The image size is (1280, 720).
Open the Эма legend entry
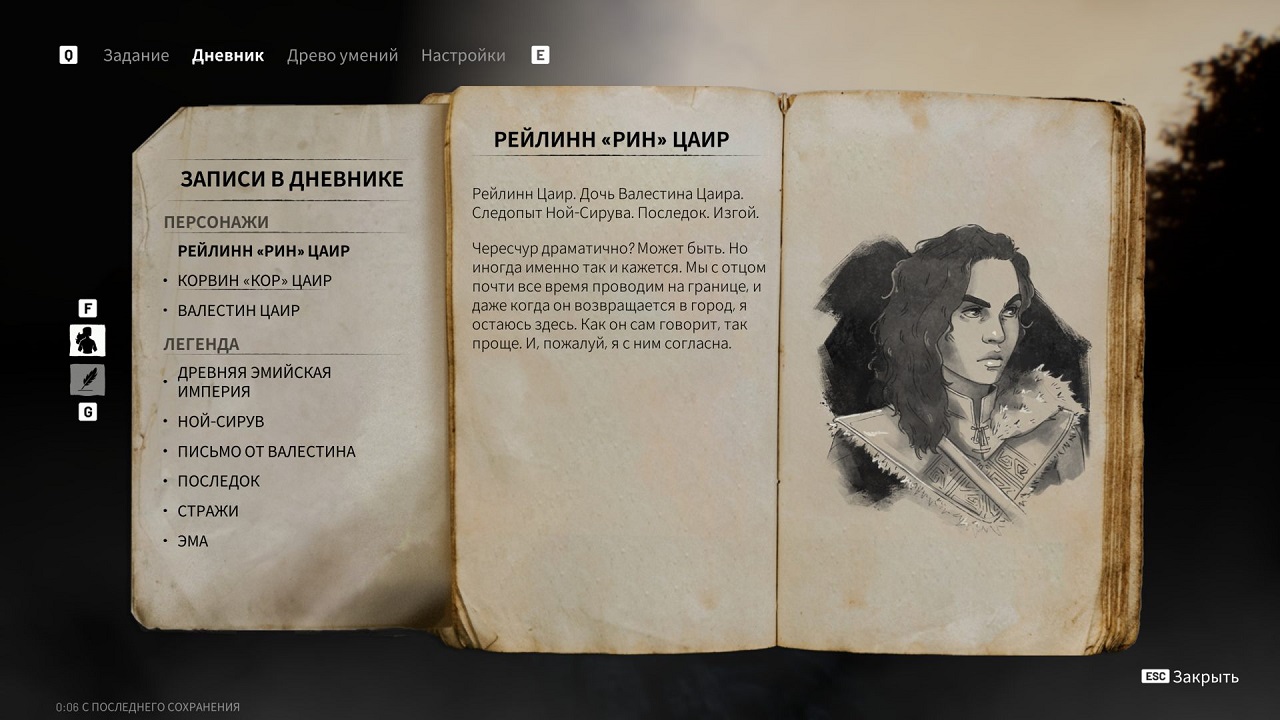[193, 541]
